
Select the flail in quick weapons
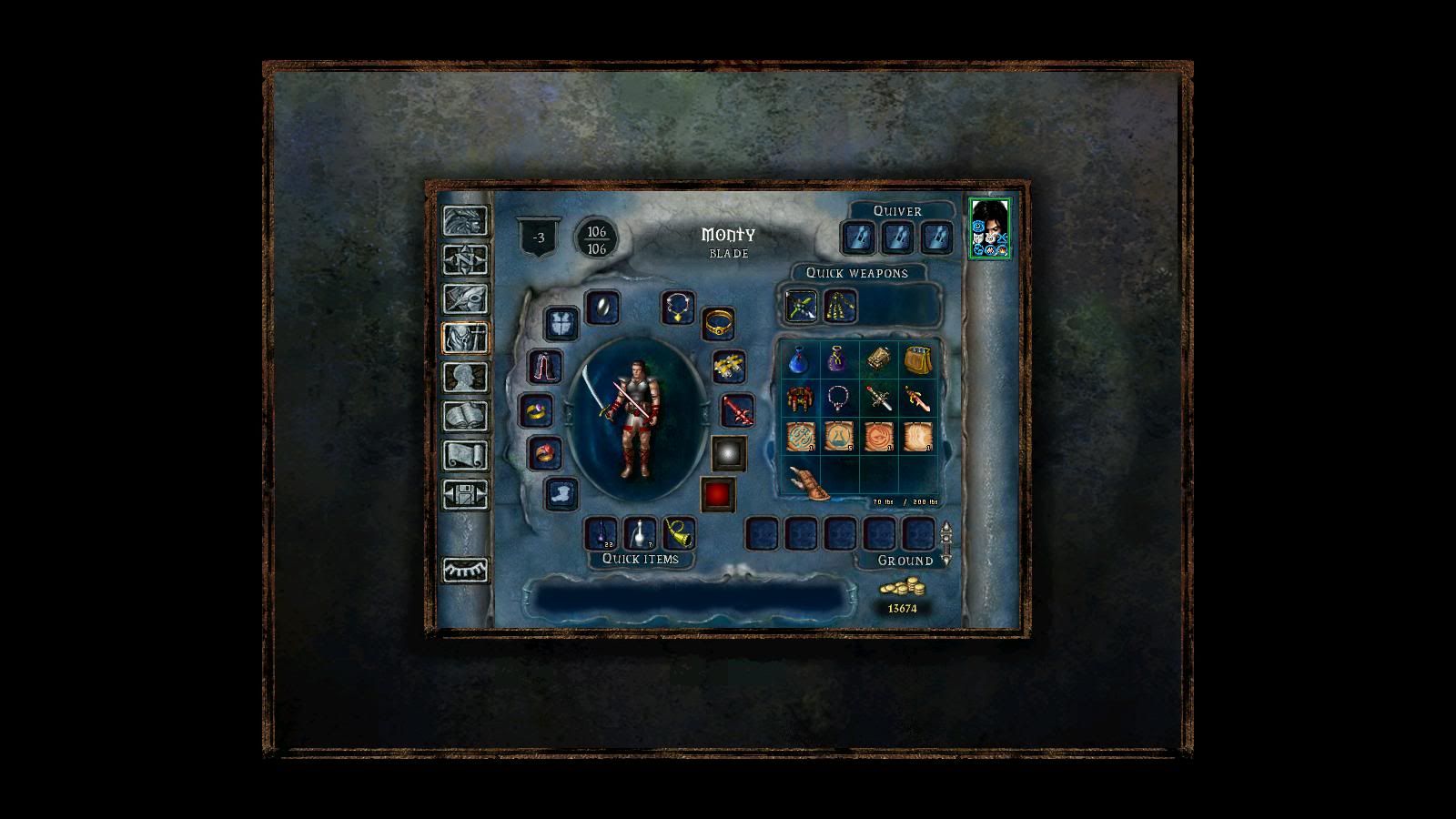(839, 306)
